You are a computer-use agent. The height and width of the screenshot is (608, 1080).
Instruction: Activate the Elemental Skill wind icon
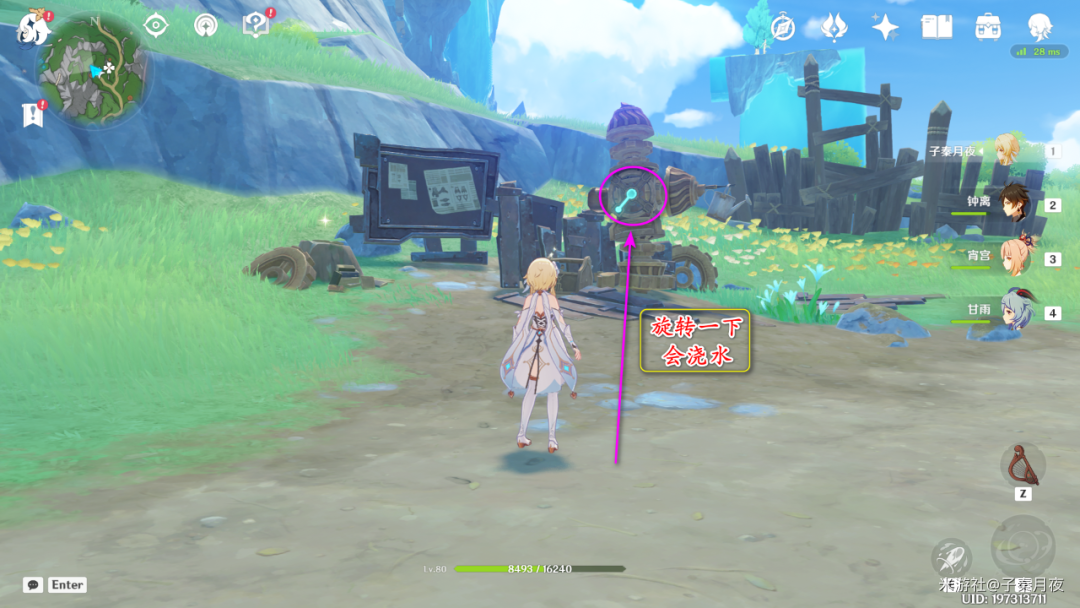point(951,558)
